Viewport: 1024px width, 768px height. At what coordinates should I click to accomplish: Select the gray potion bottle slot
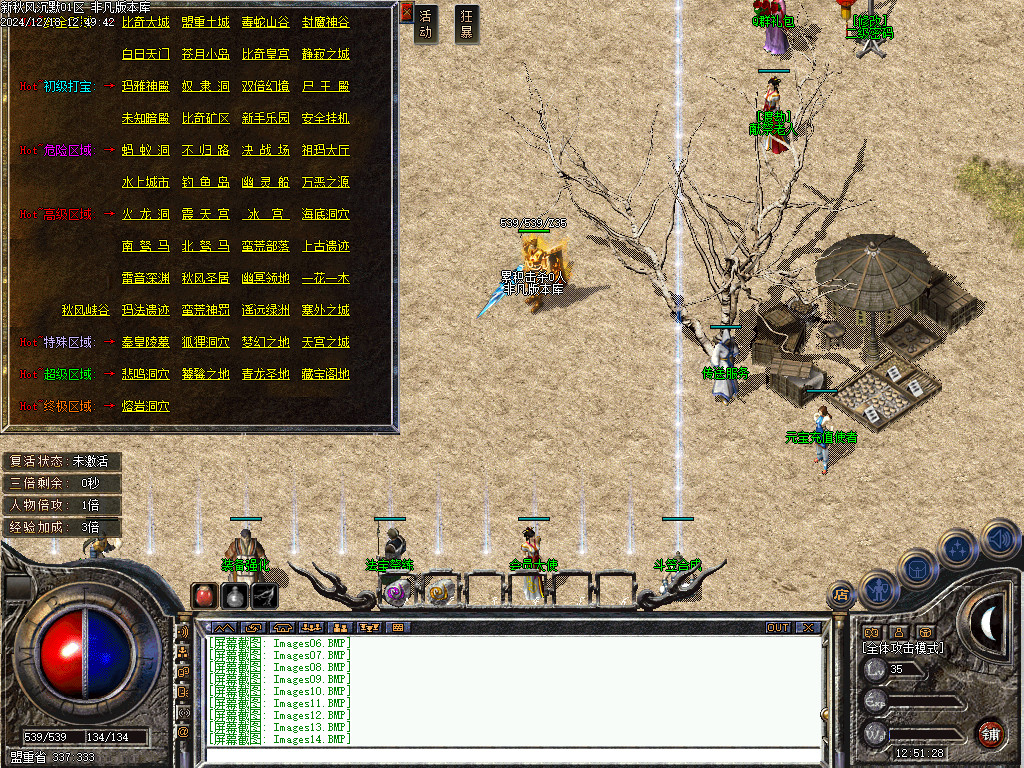click(234, 595)
